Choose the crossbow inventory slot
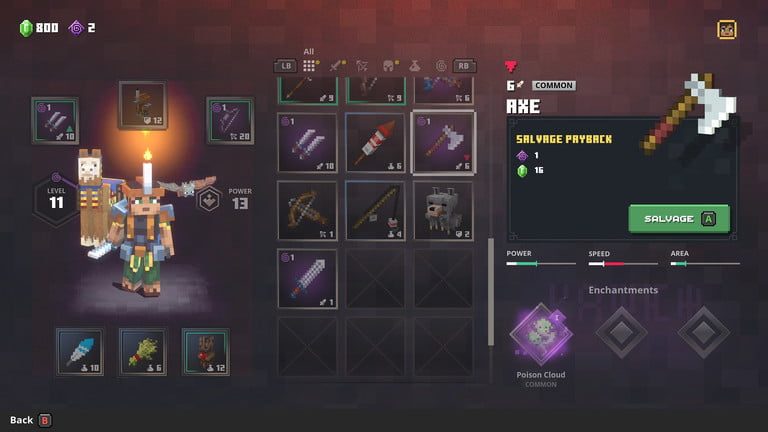Viewport: 768px width, 432px height. click(x=307, y=209)
